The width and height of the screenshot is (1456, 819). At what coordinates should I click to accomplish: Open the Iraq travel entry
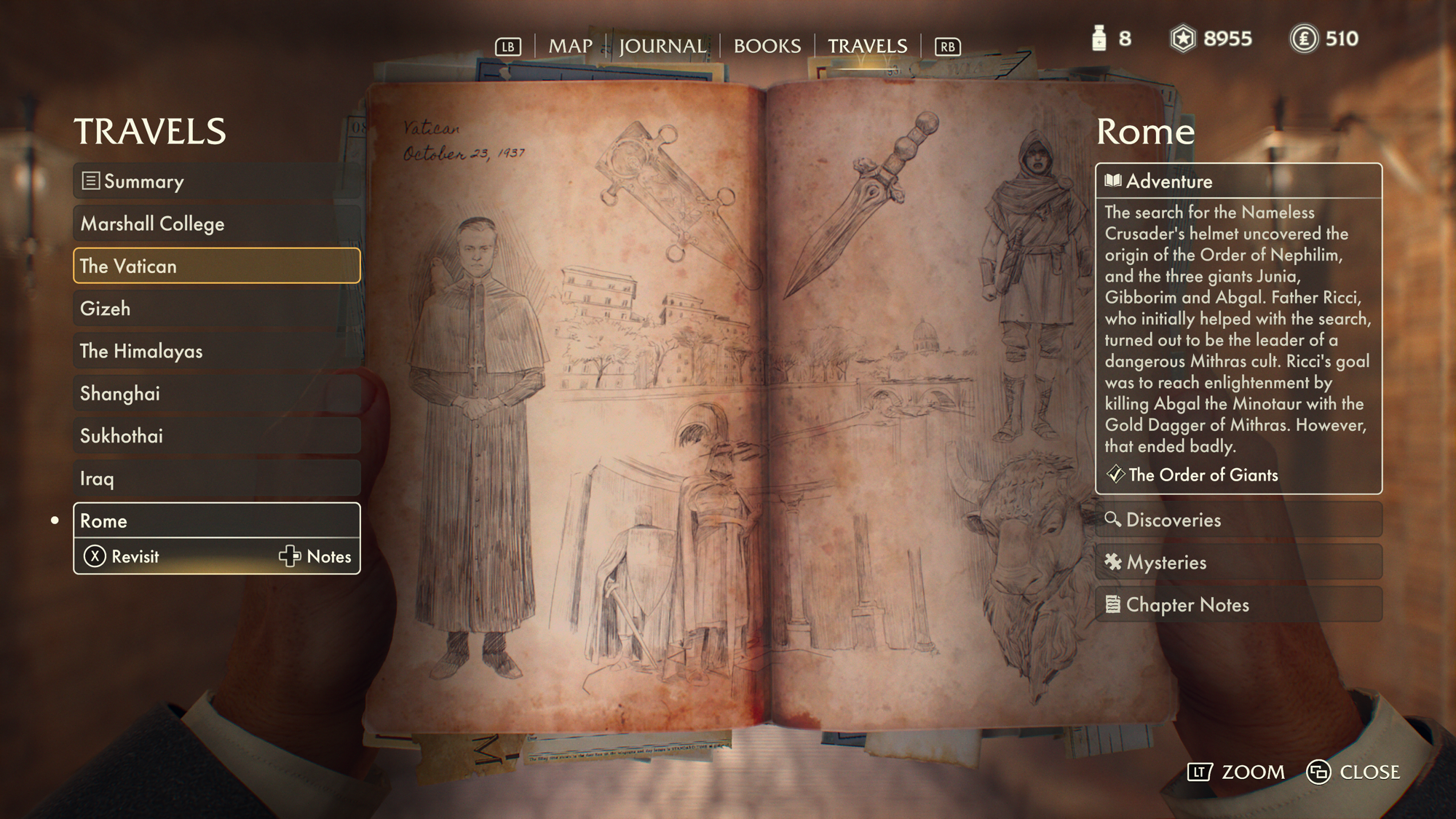point(216,478)
